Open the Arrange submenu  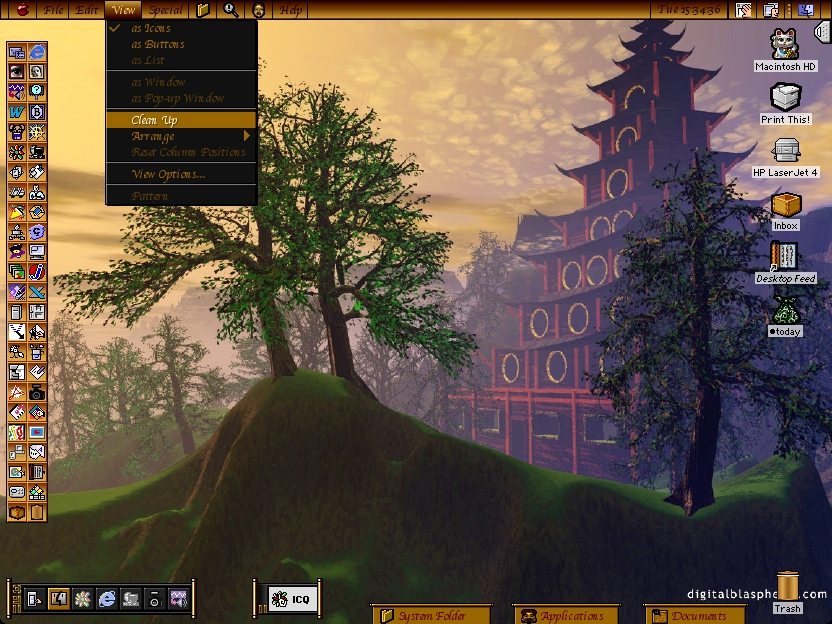153,136
